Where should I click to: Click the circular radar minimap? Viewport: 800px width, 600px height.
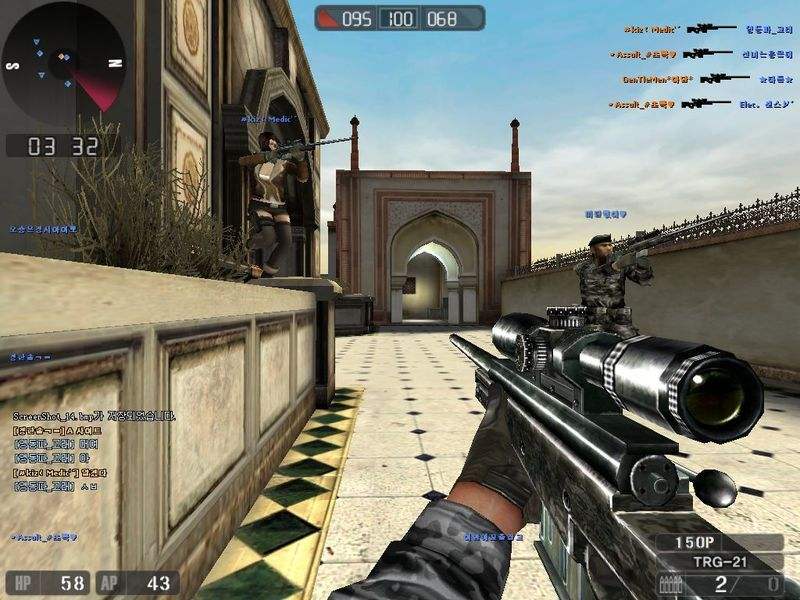pos(64,62)
